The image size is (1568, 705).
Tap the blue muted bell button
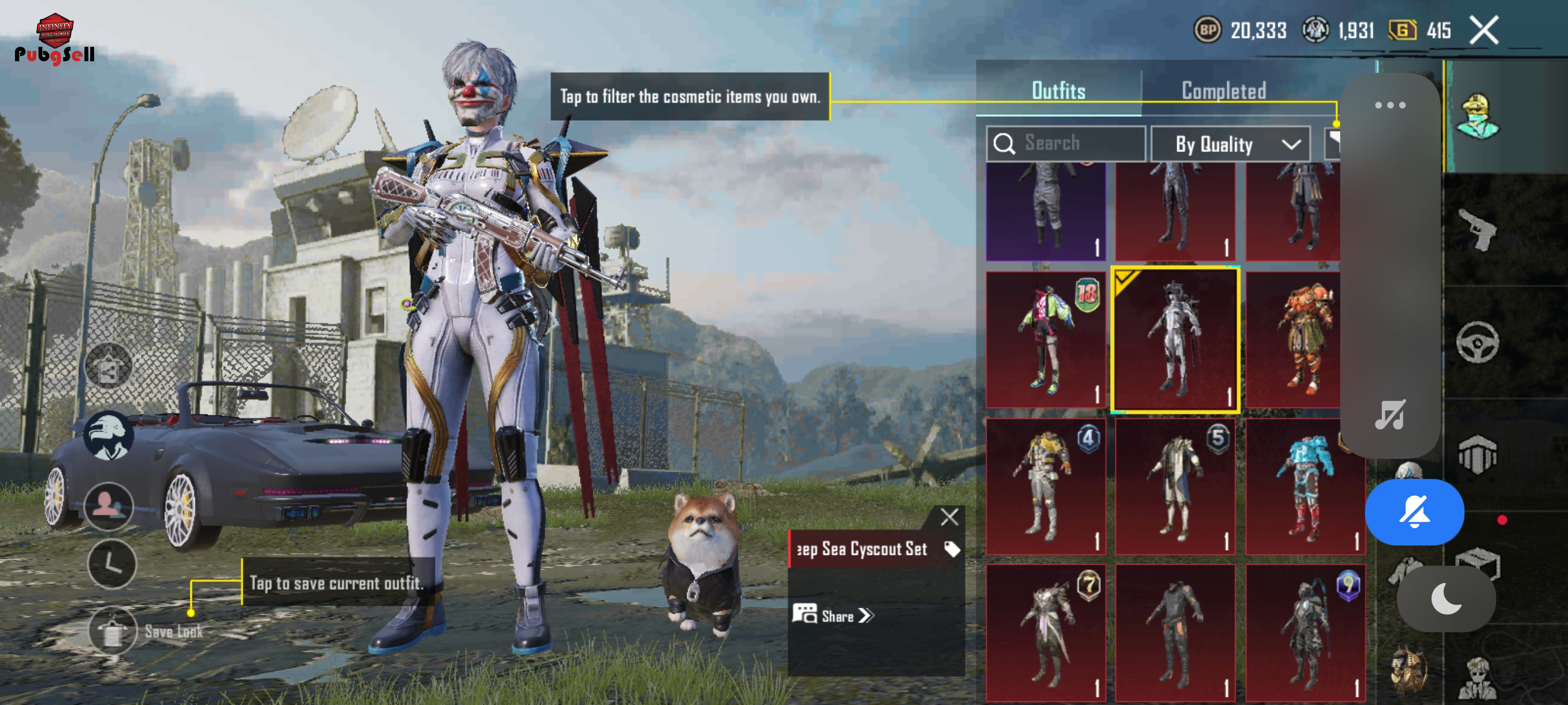(1414, 512)
